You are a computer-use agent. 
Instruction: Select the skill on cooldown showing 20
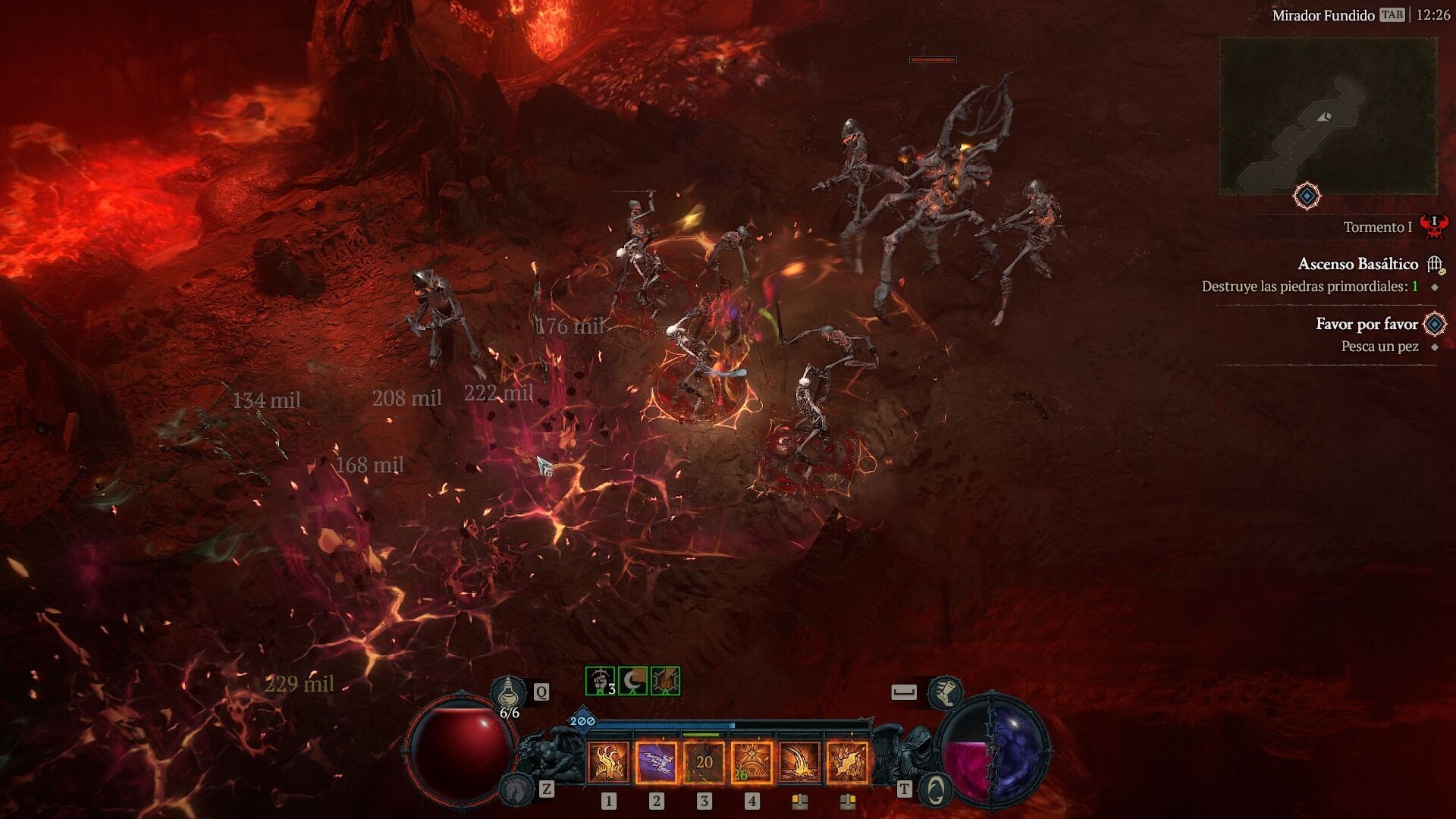[704, 762]
